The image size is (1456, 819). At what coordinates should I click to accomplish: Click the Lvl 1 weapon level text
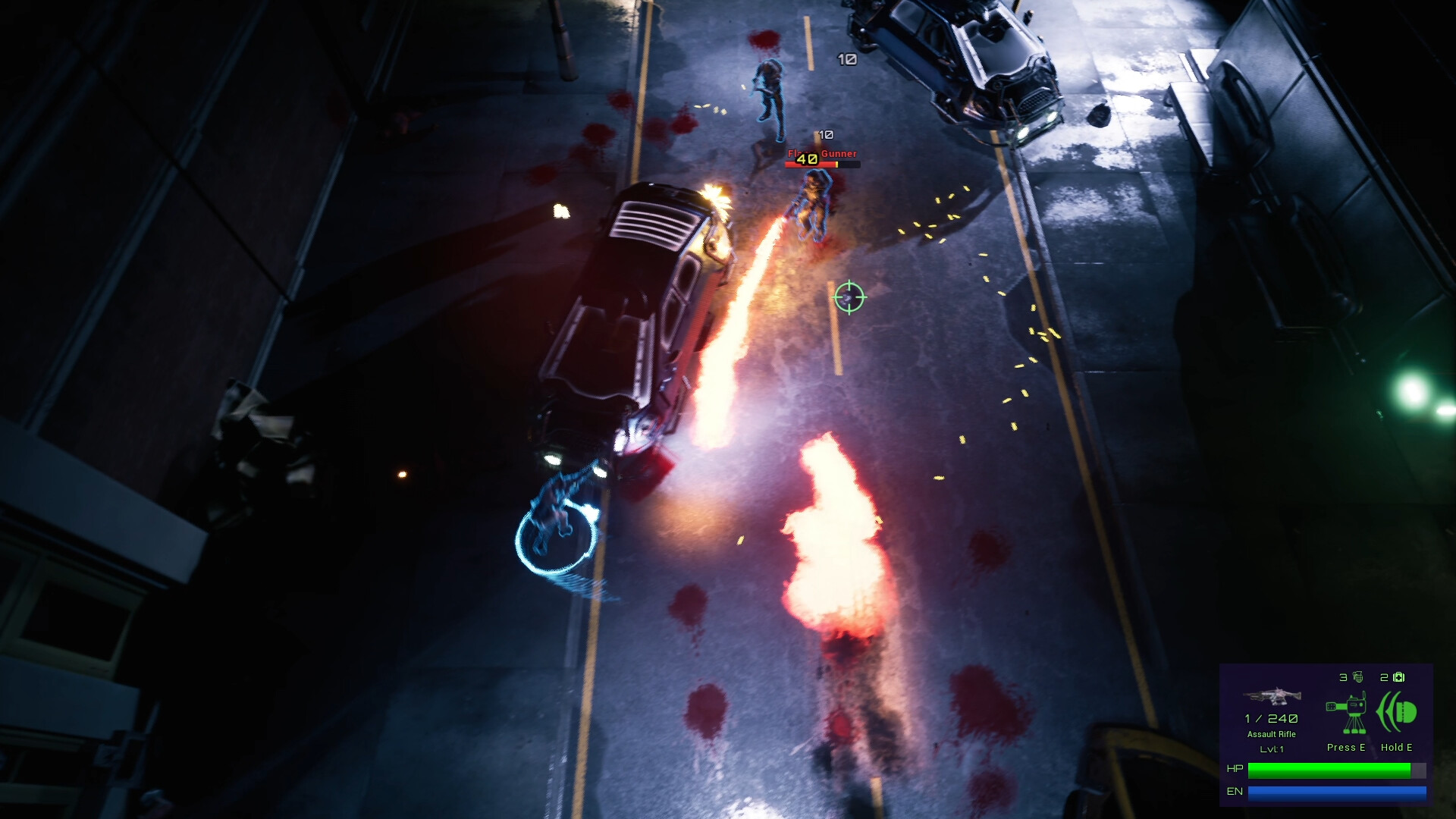[1272, 748]
